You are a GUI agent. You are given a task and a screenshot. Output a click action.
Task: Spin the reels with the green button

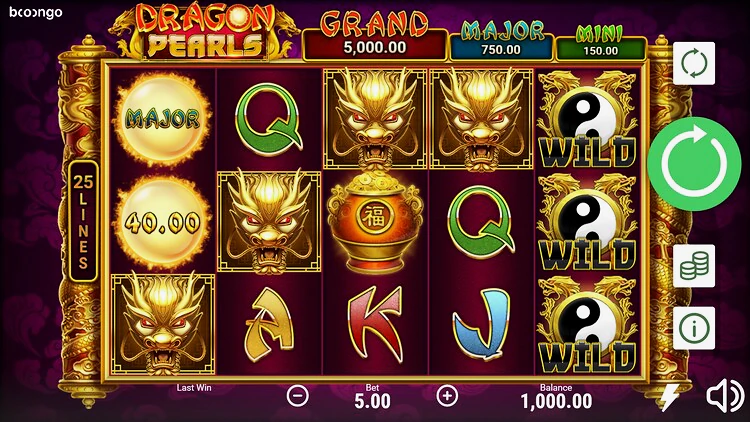click(x=696, y=161)
